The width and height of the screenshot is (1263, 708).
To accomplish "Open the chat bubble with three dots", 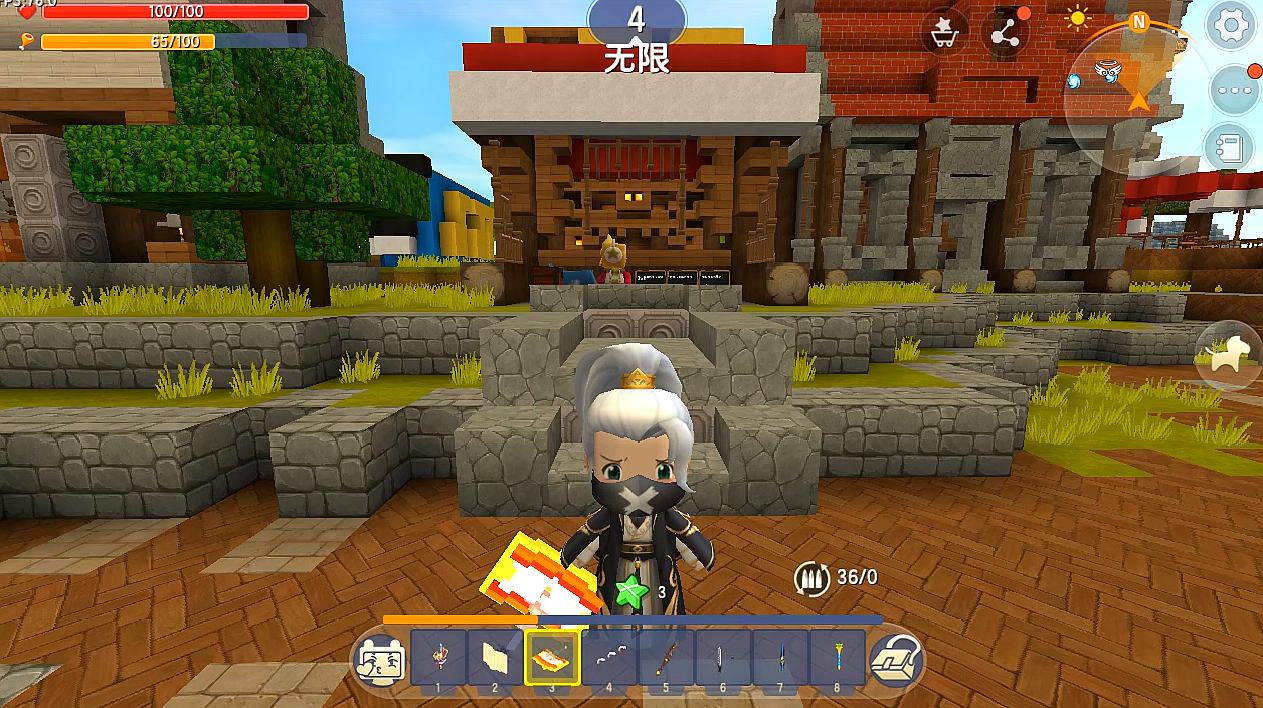I will tap(1231, 90).
